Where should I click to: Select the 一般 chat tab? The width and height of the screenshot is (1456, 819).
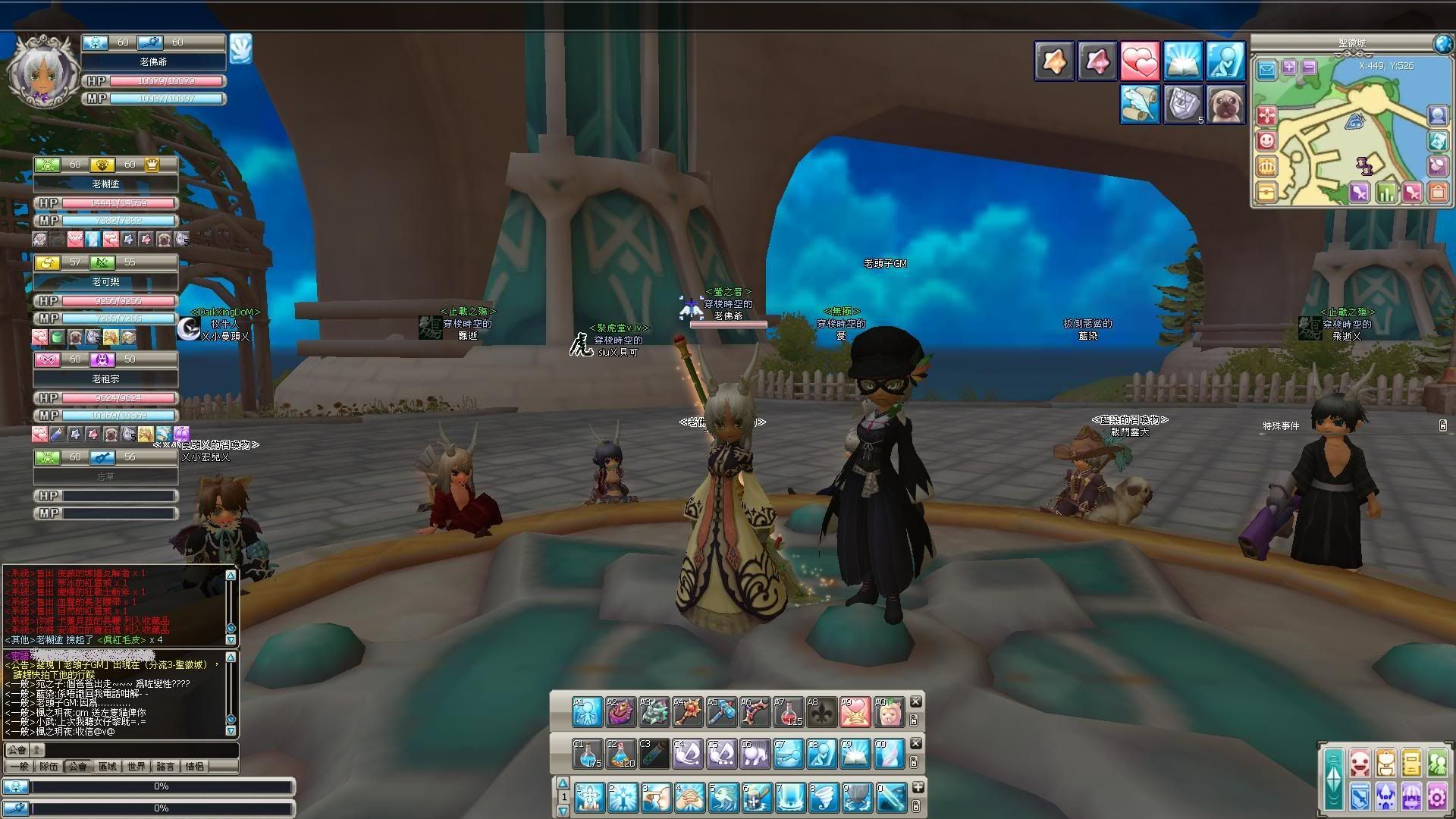pos(19,767)
